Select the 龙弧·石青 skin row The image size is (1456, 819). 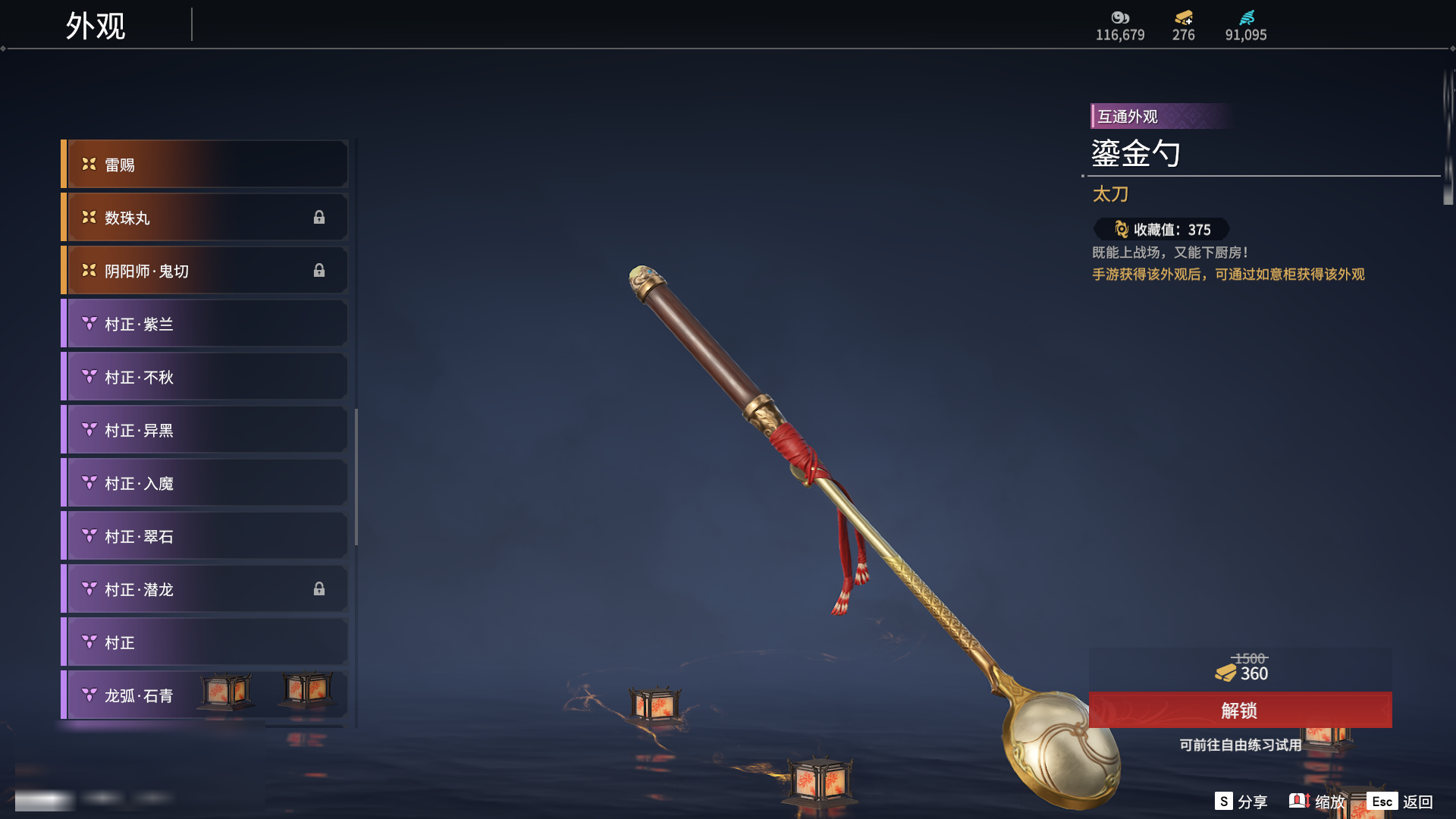(205, 695)
